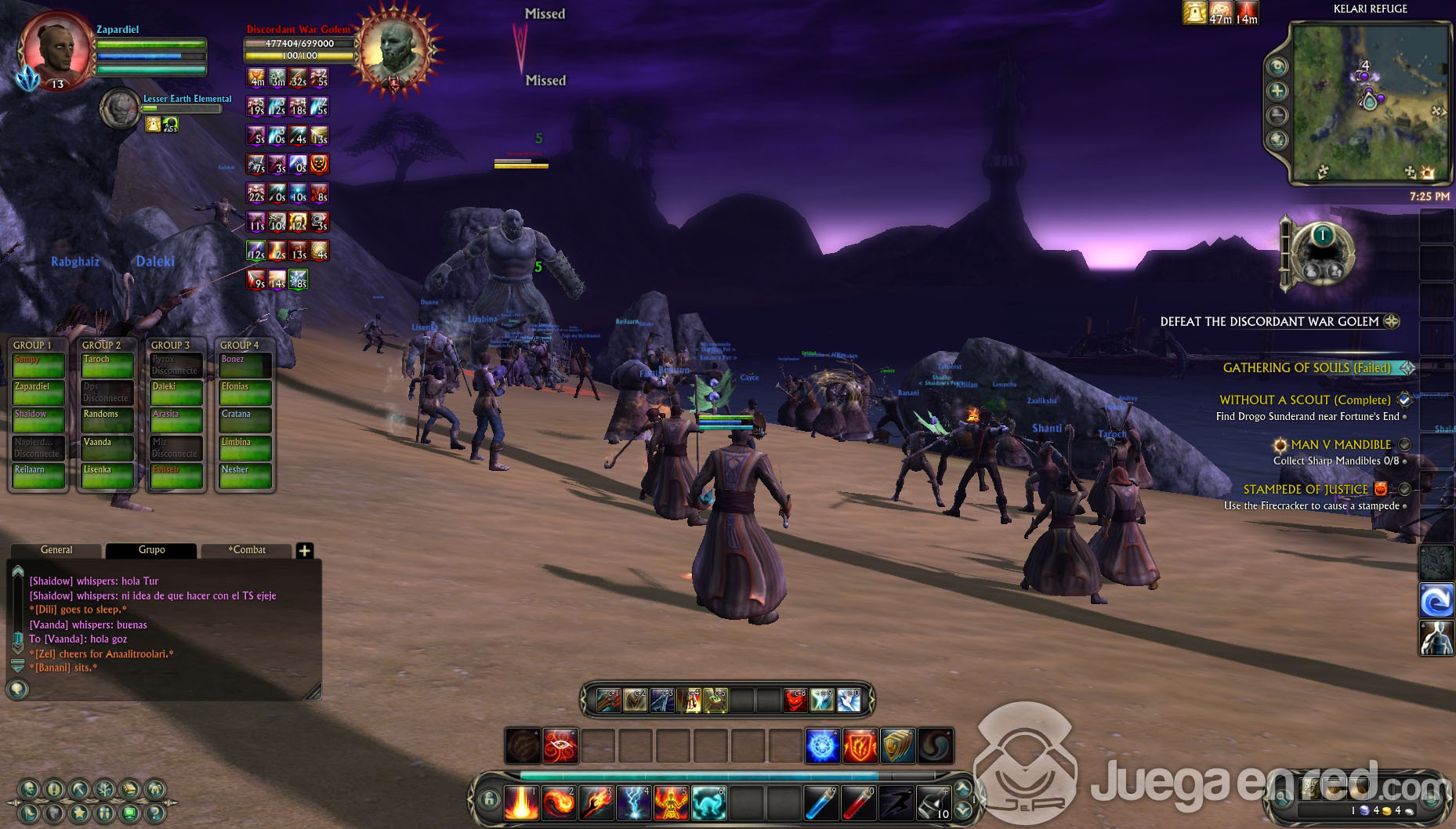Add a new chat tab with plus button
The width and height of the screenshot is (1456, 829).
point(305,551)
